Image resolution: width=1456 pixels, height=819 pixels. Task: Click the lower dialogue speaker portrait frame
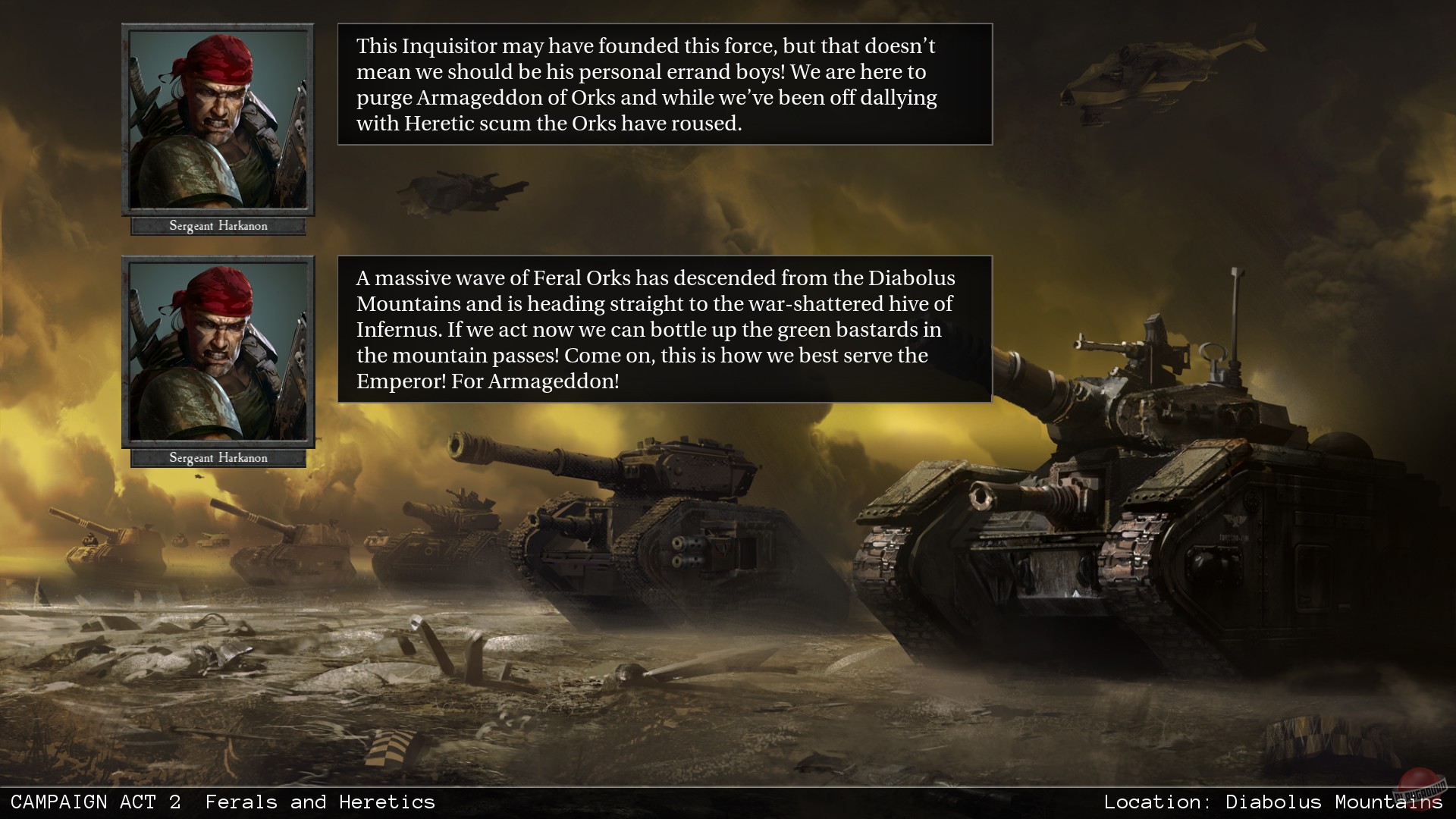(x=218, y=353)
